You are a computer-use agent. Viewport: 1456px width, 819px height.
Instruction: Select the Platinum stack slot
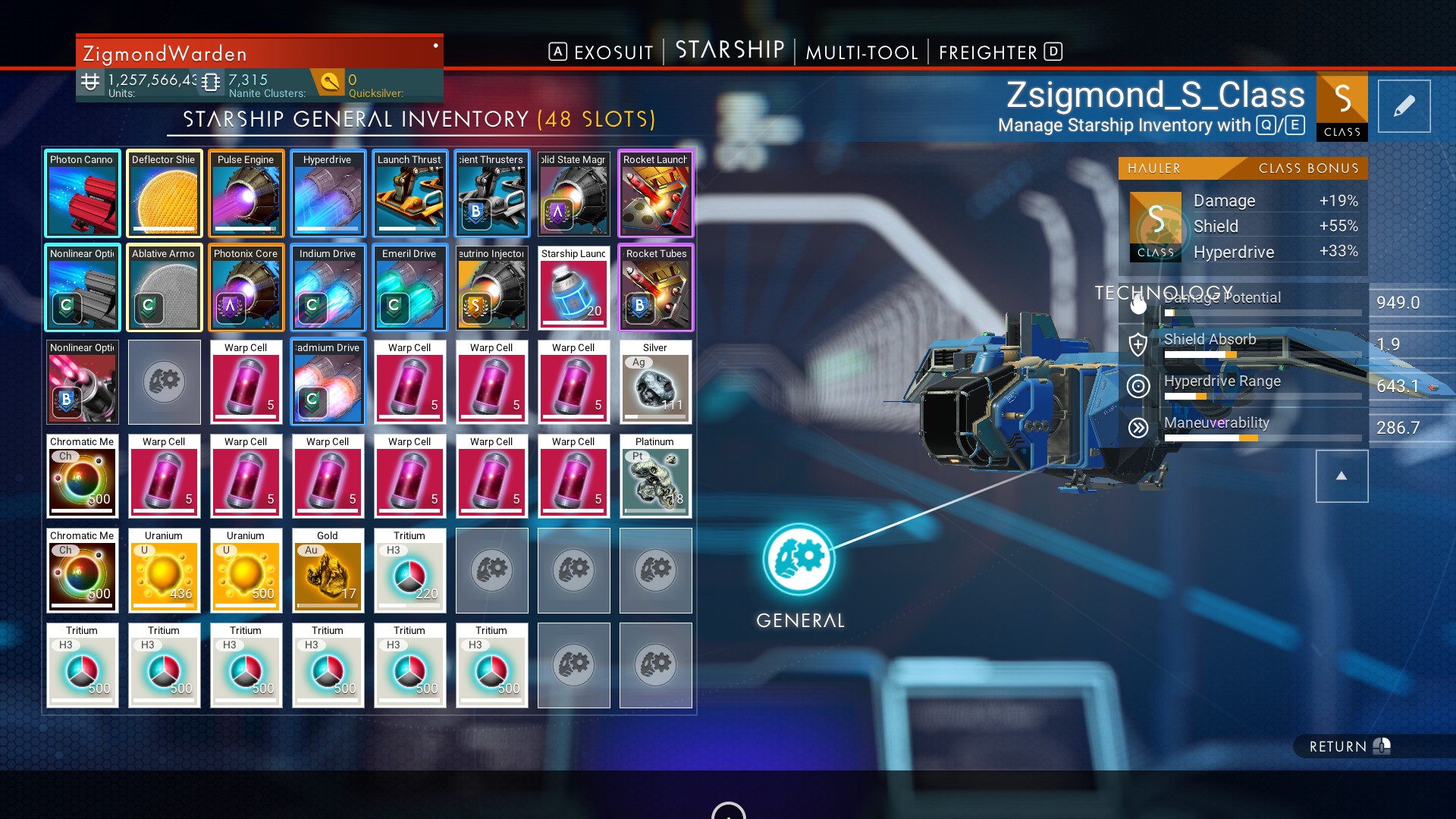(x=655, y=476)
